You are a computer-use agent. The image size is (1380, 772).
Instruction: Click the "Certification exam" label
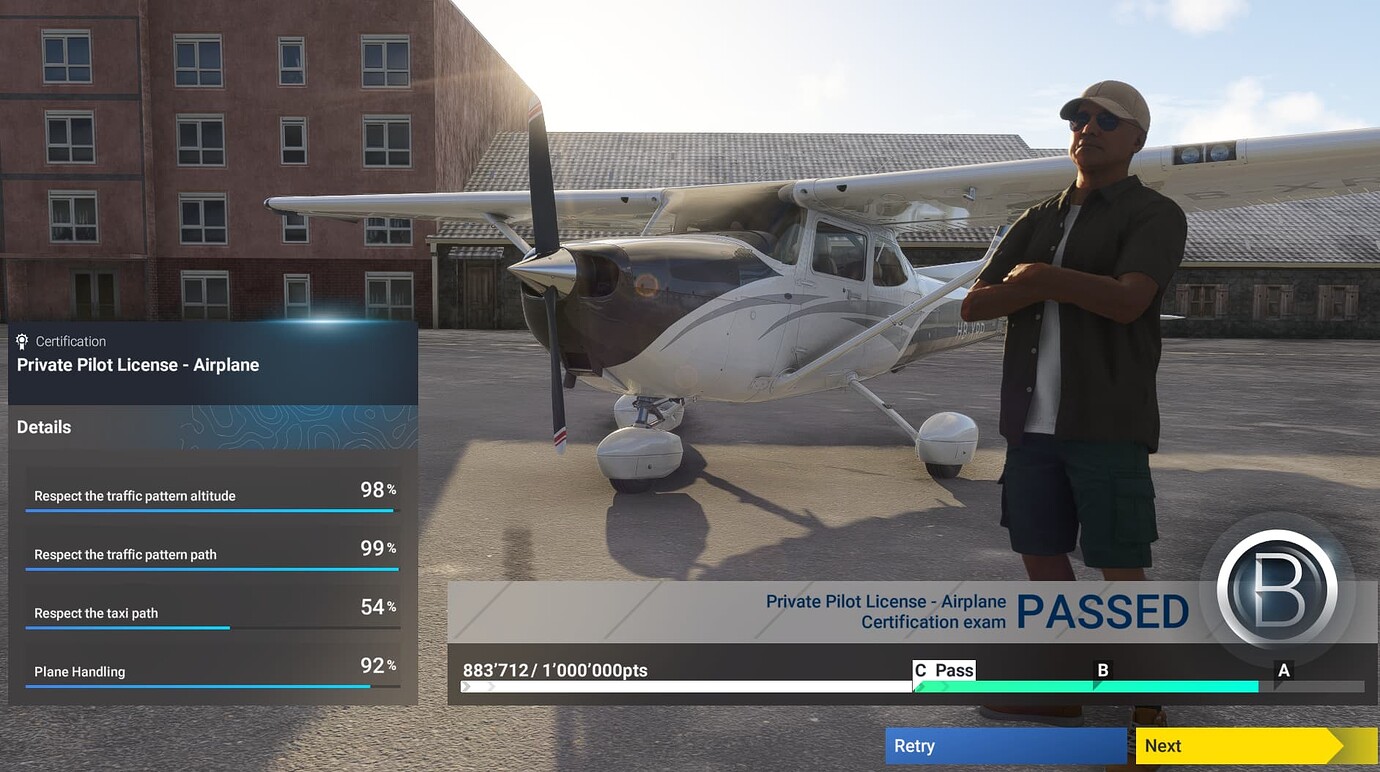(x=933, y=621)
